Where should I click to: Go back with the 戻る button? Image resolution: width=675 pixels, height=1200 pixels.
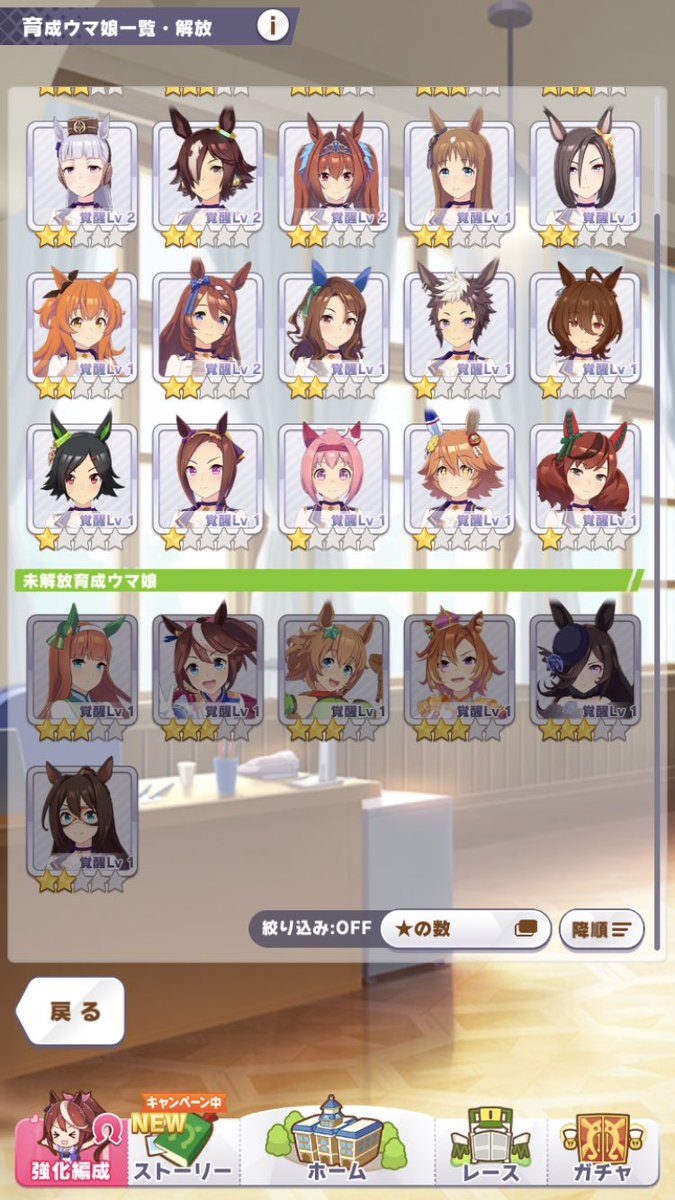[73, 1011]
